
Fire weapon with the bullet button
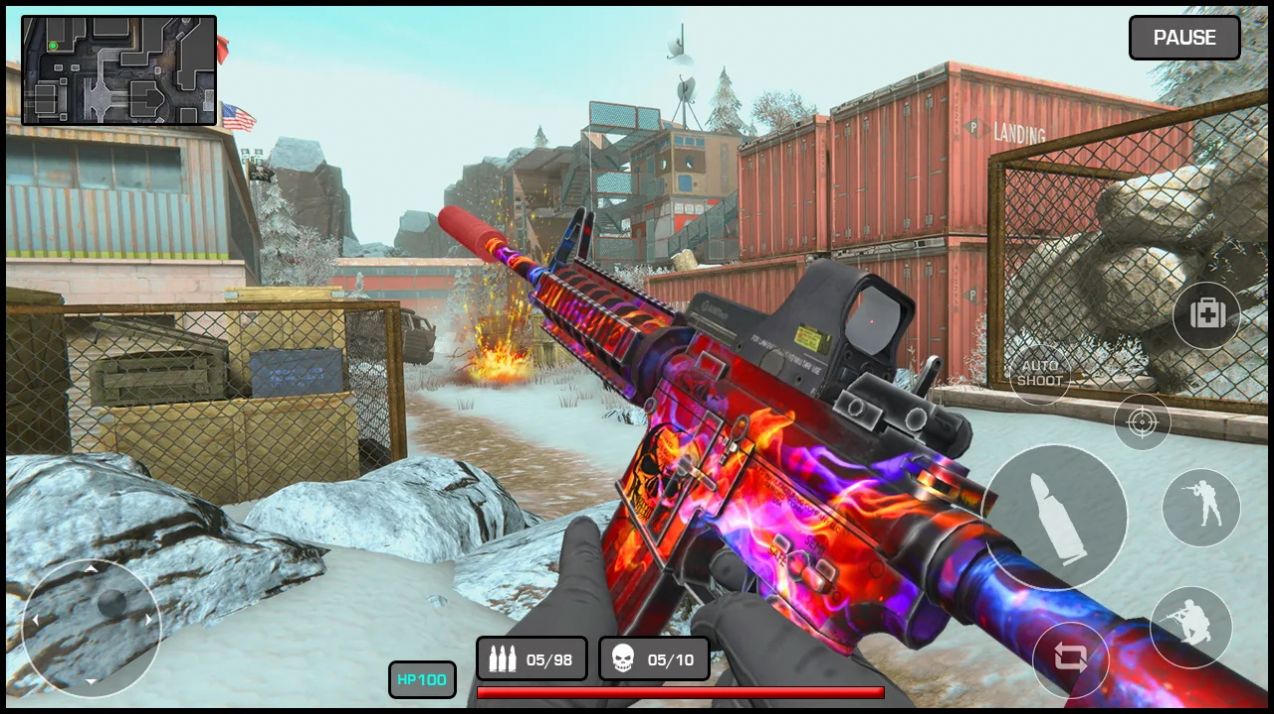[x=1054, y=517]
